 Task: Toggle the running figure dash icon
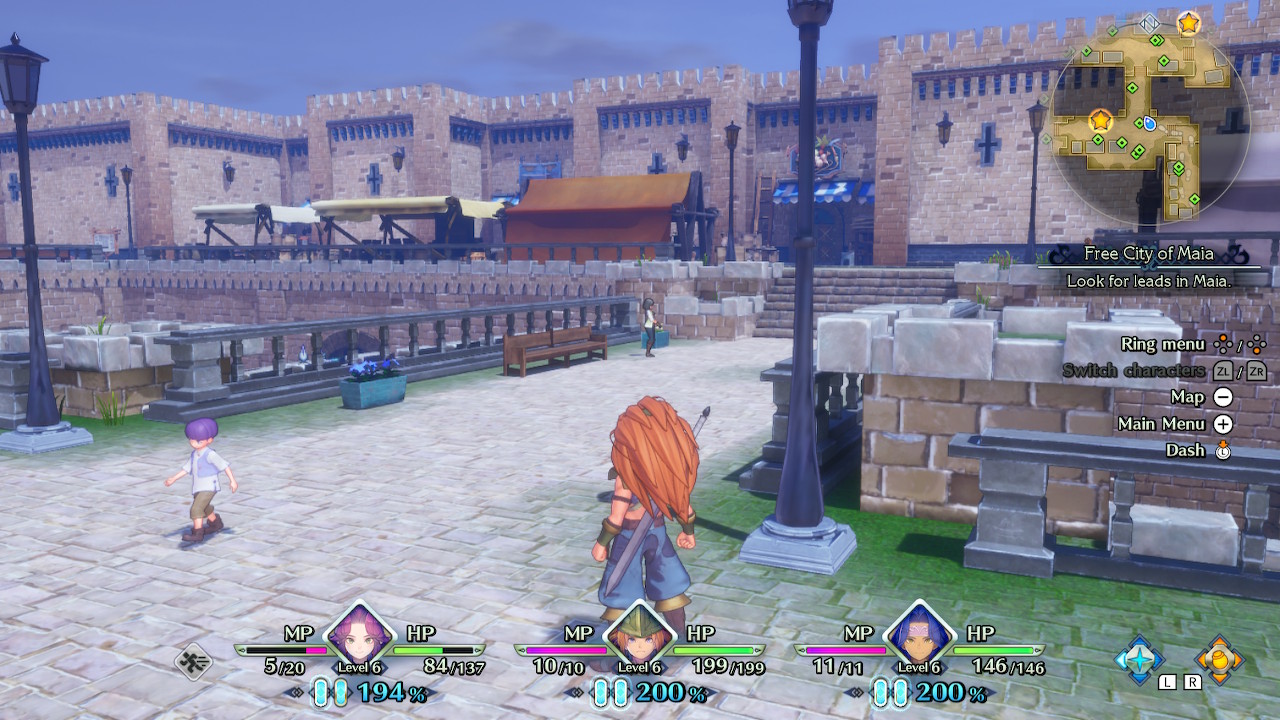point(193,661)
